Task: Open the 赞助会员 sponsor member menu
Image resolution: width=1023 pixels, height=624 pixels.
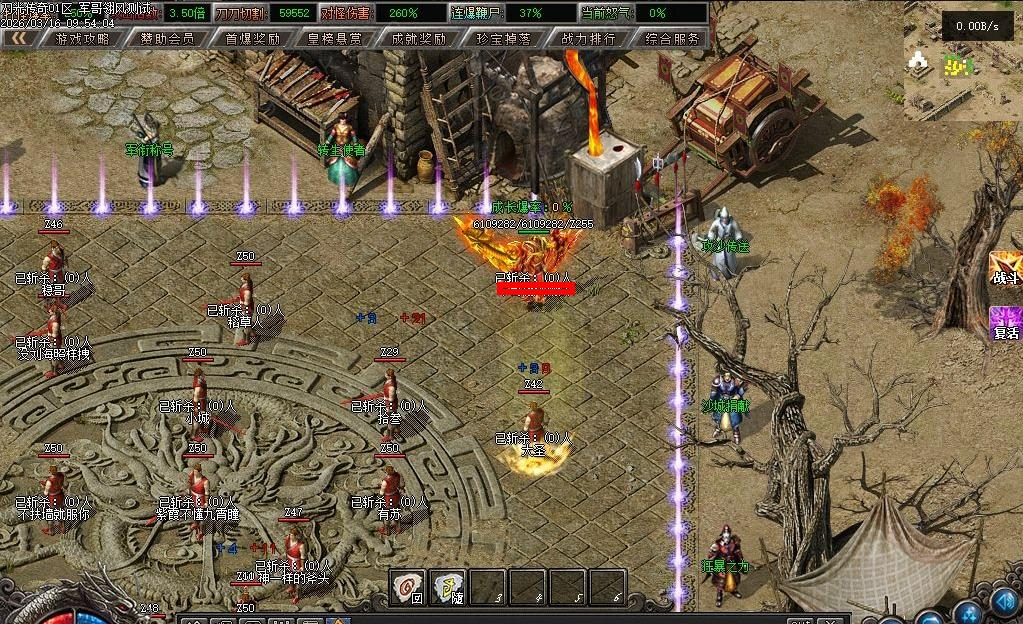Action: pyautogui.click(x=167, y=38)
